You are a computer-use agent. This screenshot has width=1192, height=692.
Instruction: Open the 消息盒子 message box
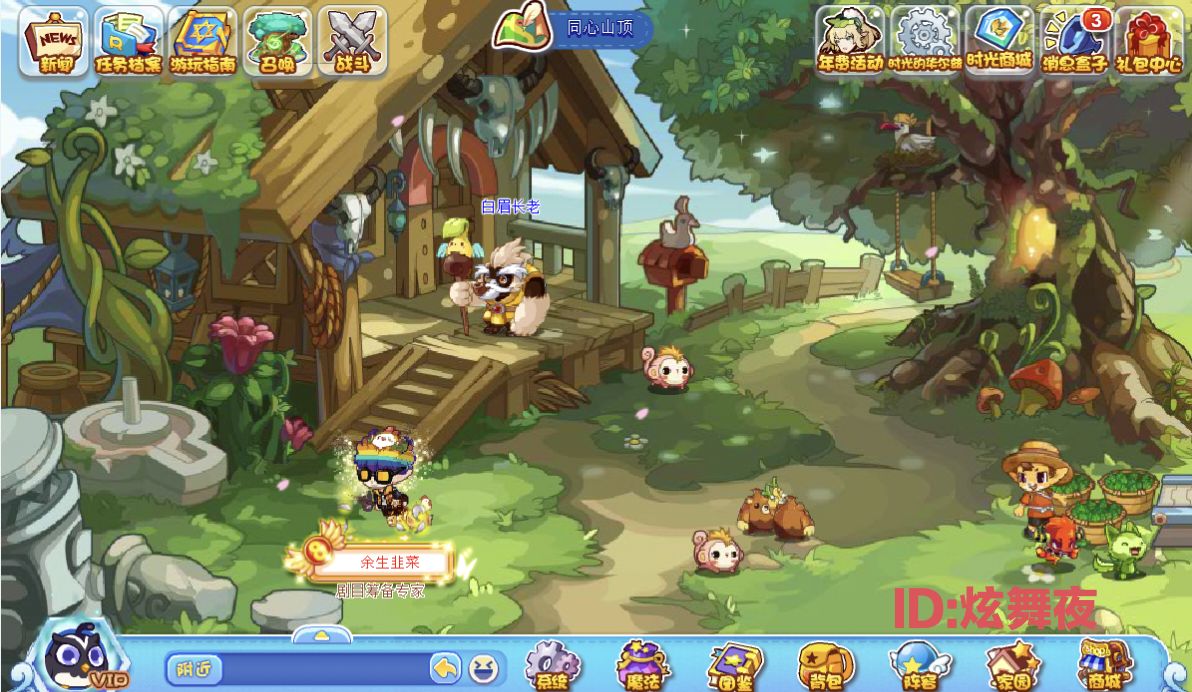1074,42
